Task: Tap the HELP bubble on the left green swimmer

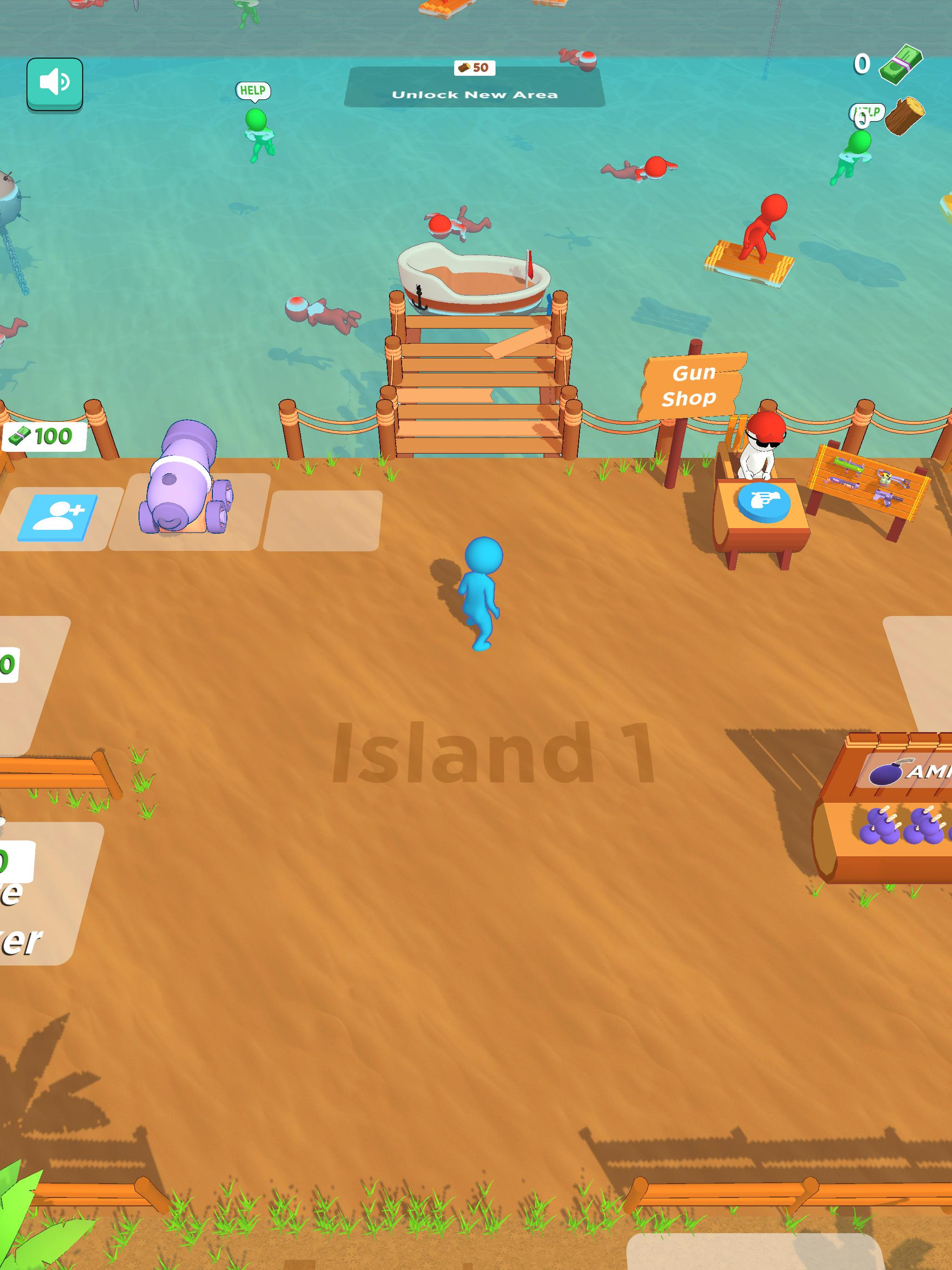Action: click(252, 90)
